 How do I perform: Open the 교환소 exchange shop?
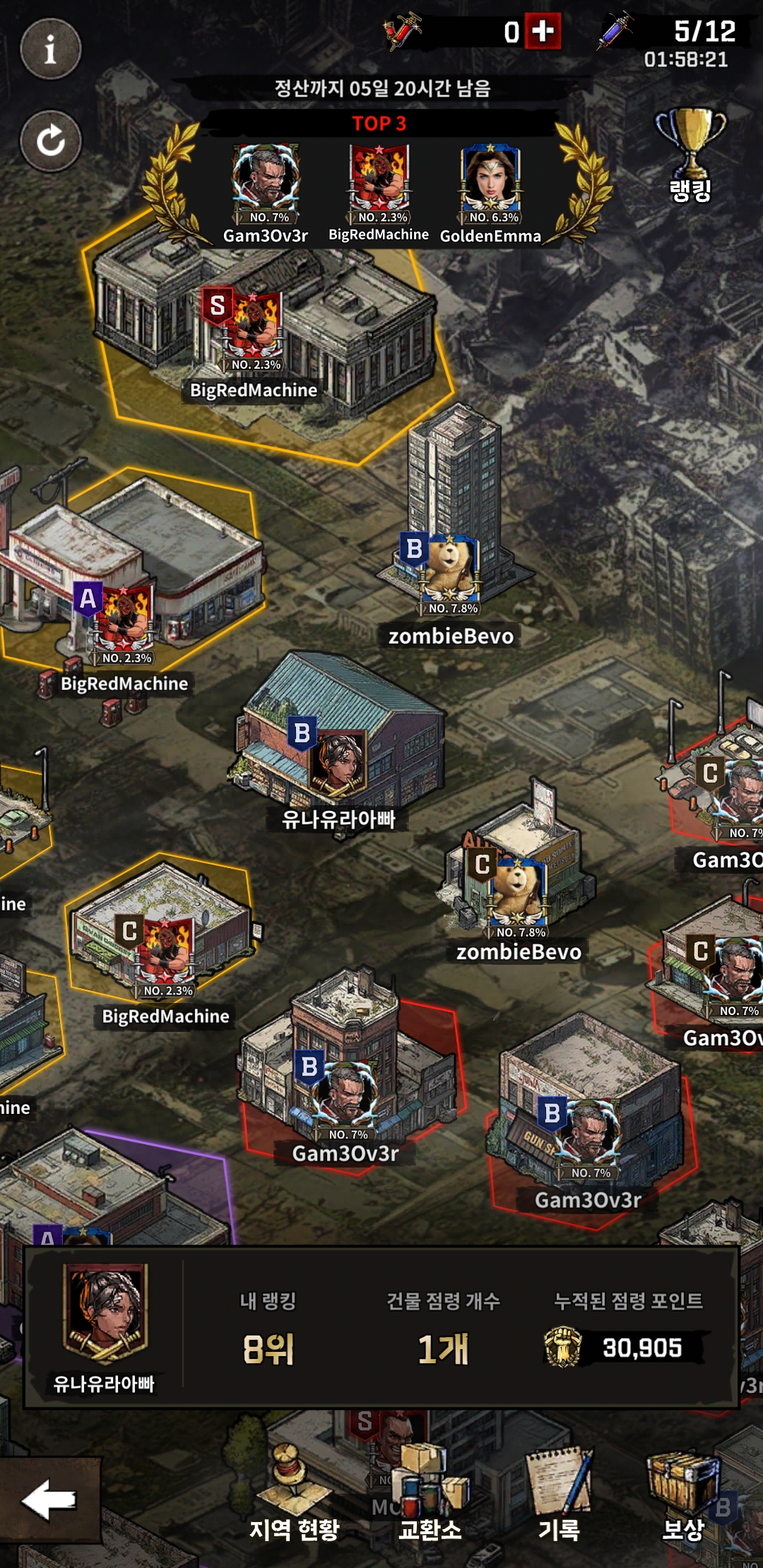[x=430, y=1497]
